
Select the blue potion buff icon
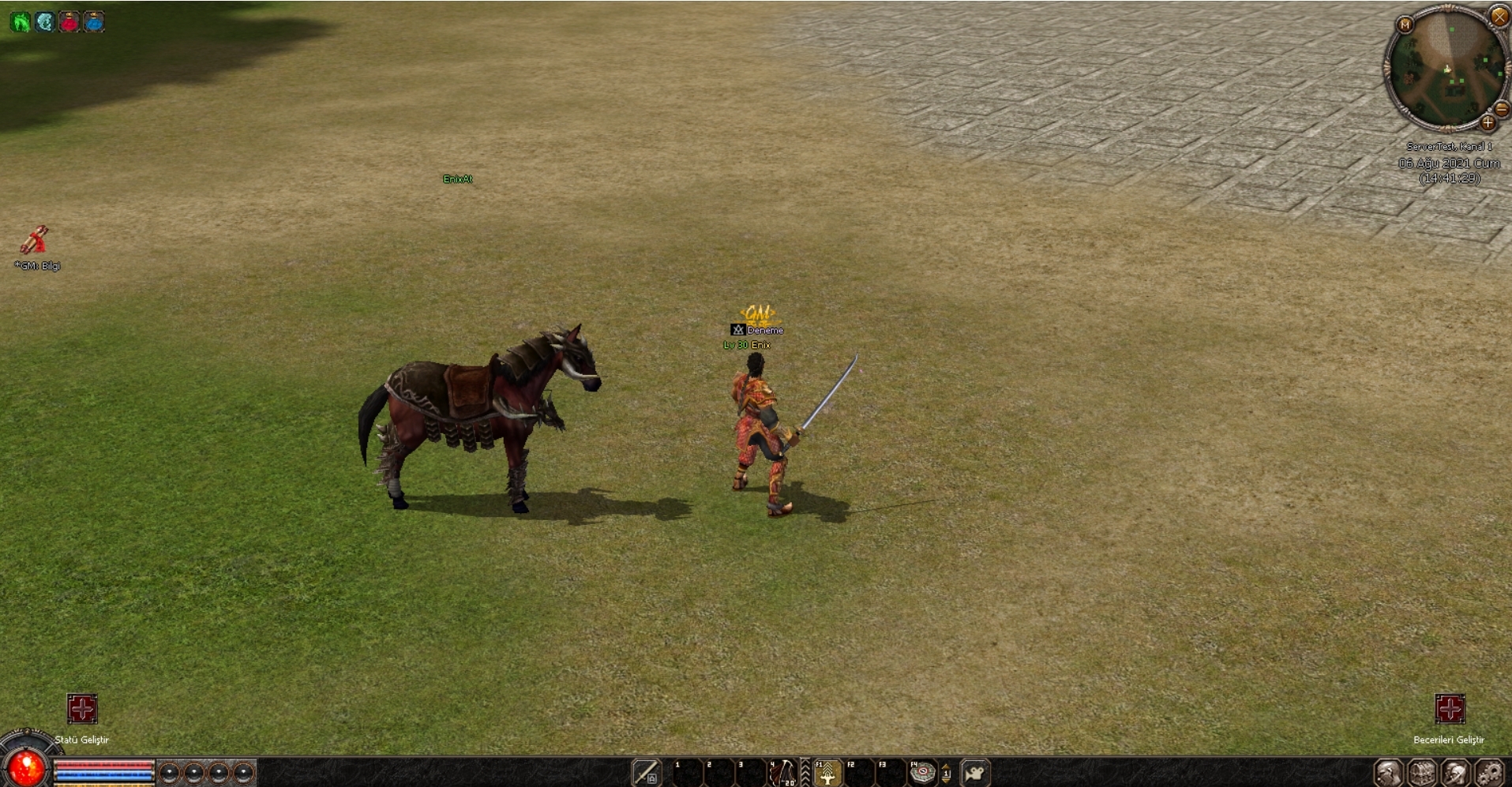(94, 22)
